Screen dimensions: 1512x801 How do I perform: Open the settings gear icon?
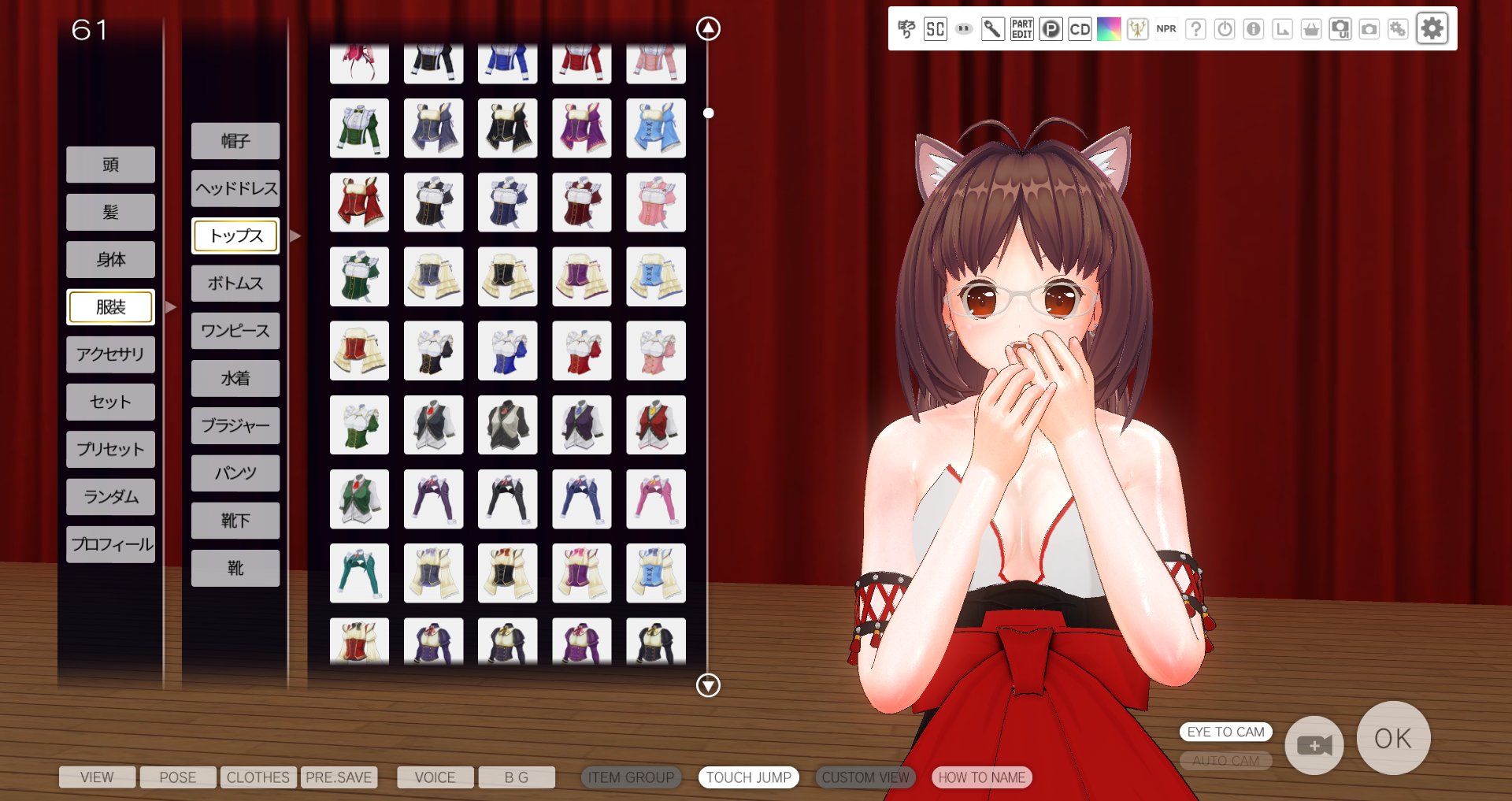coord(1432,29)
